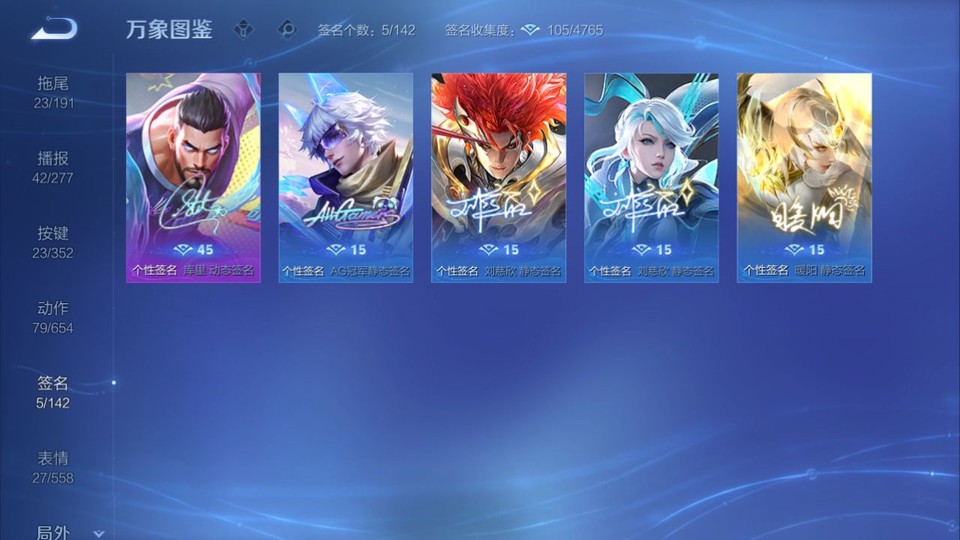This screenshot has width=960, height=540.
Task: Open the 拖尾 category tab
Action: coord(54,91)
